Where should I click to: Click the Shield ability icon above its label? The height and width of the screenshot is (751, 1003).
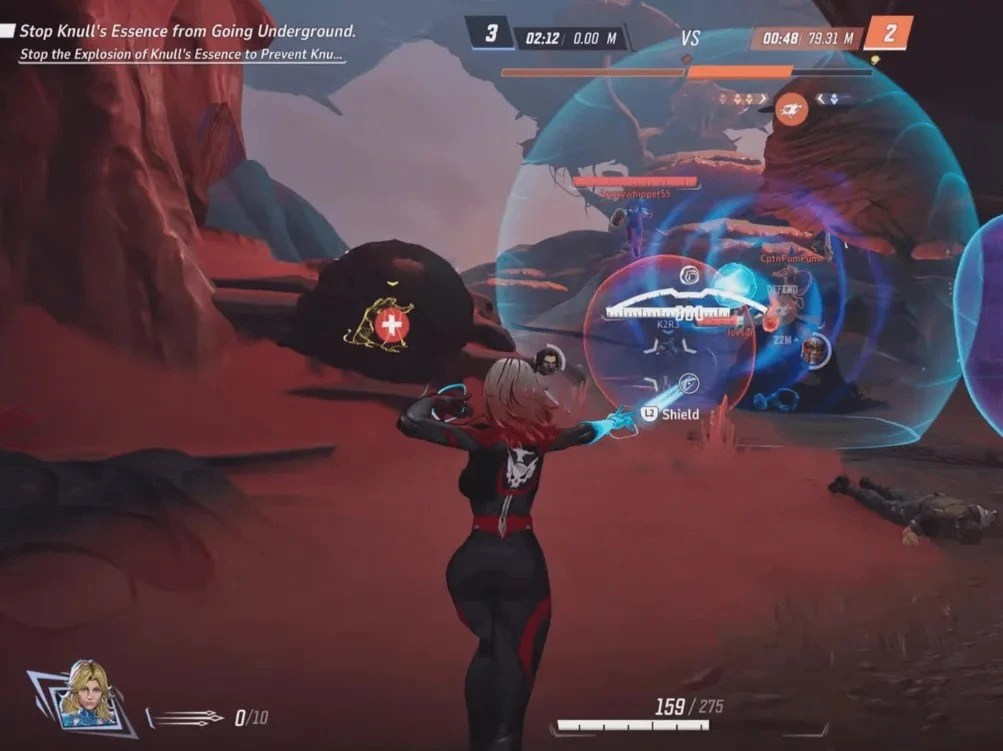coord(689,382)
